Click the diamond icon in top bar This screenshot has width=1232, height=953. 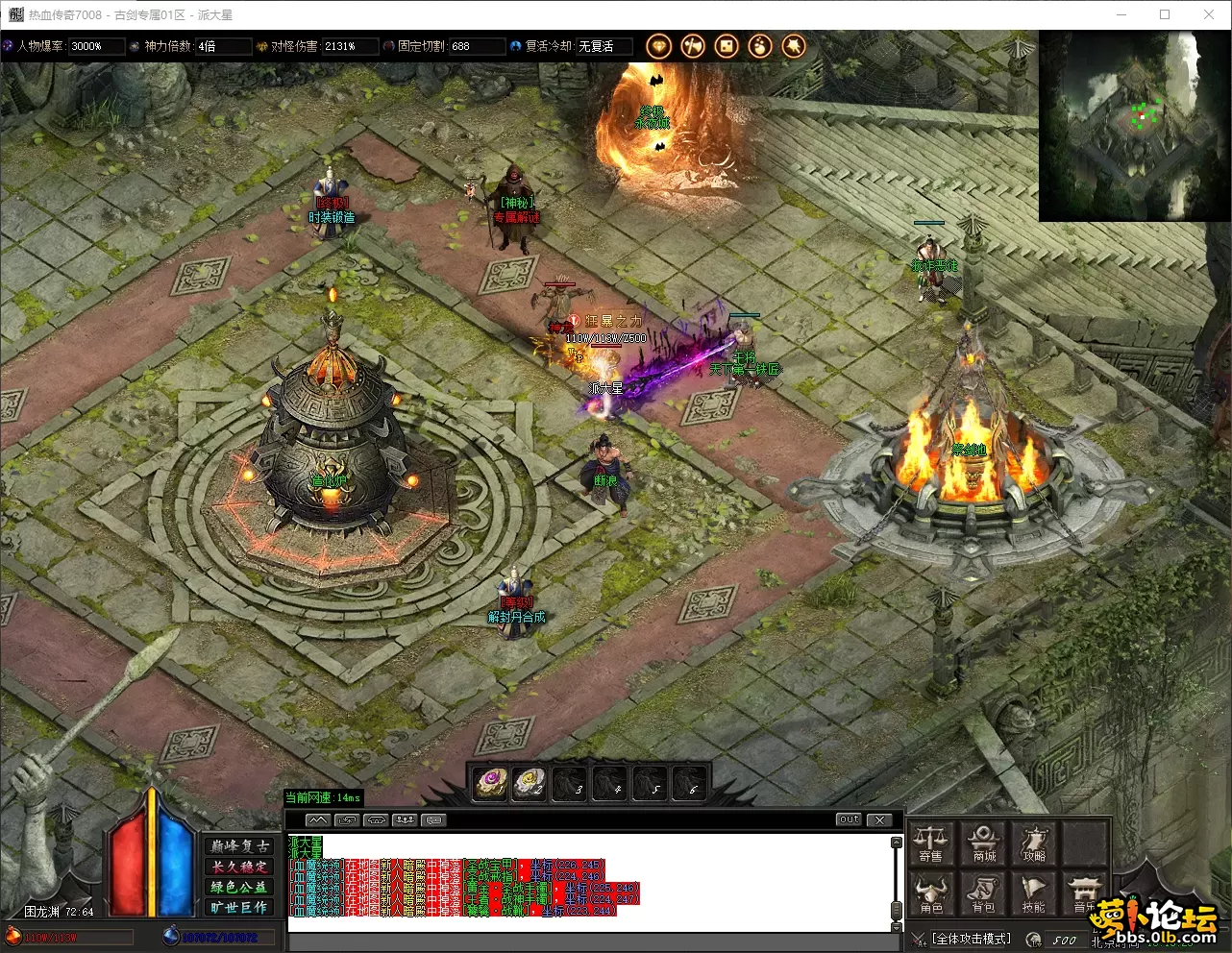[x=658, y=46]
